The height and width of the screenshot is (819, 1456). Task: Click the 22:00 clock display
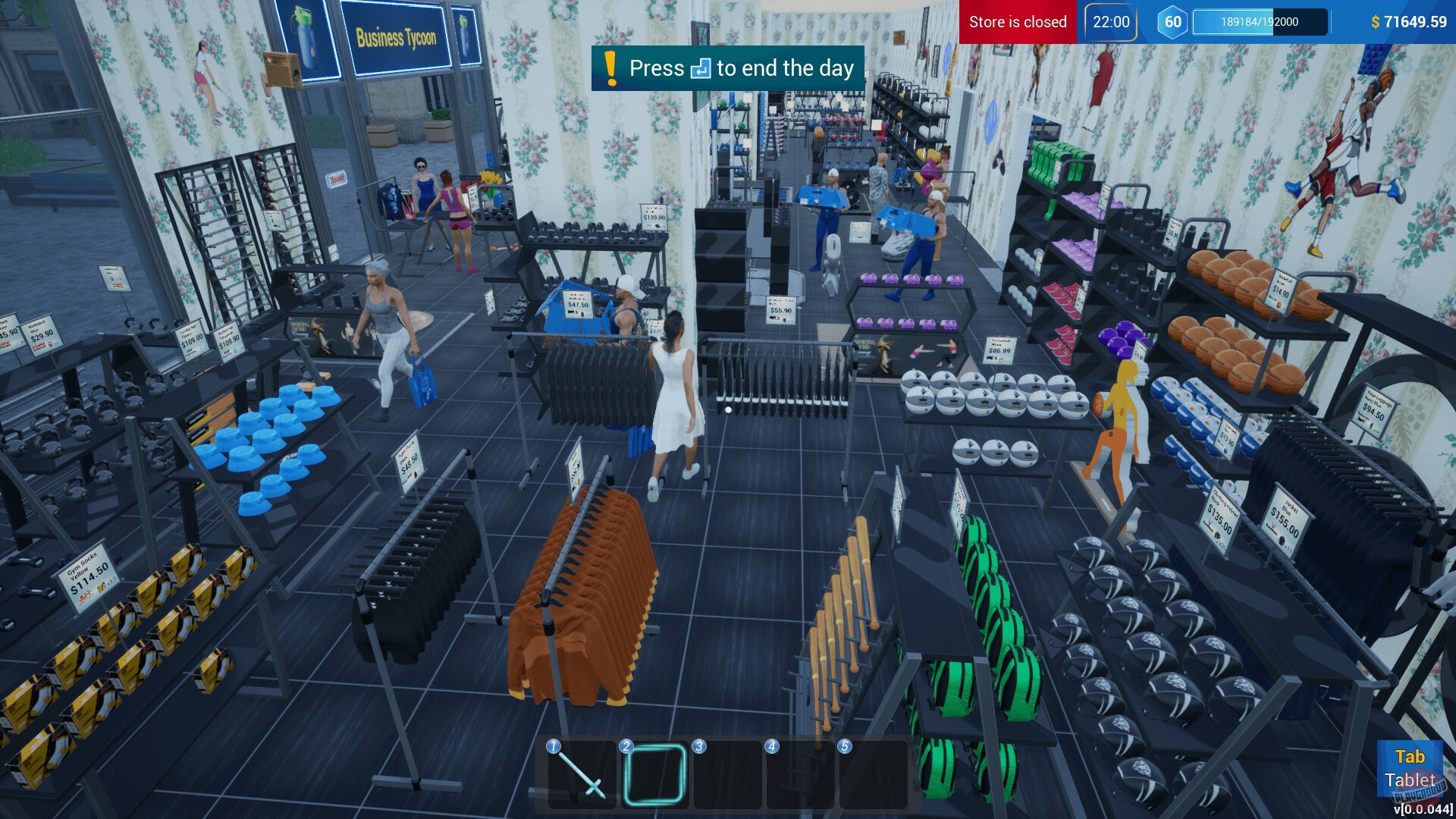tap(1109, 22)
